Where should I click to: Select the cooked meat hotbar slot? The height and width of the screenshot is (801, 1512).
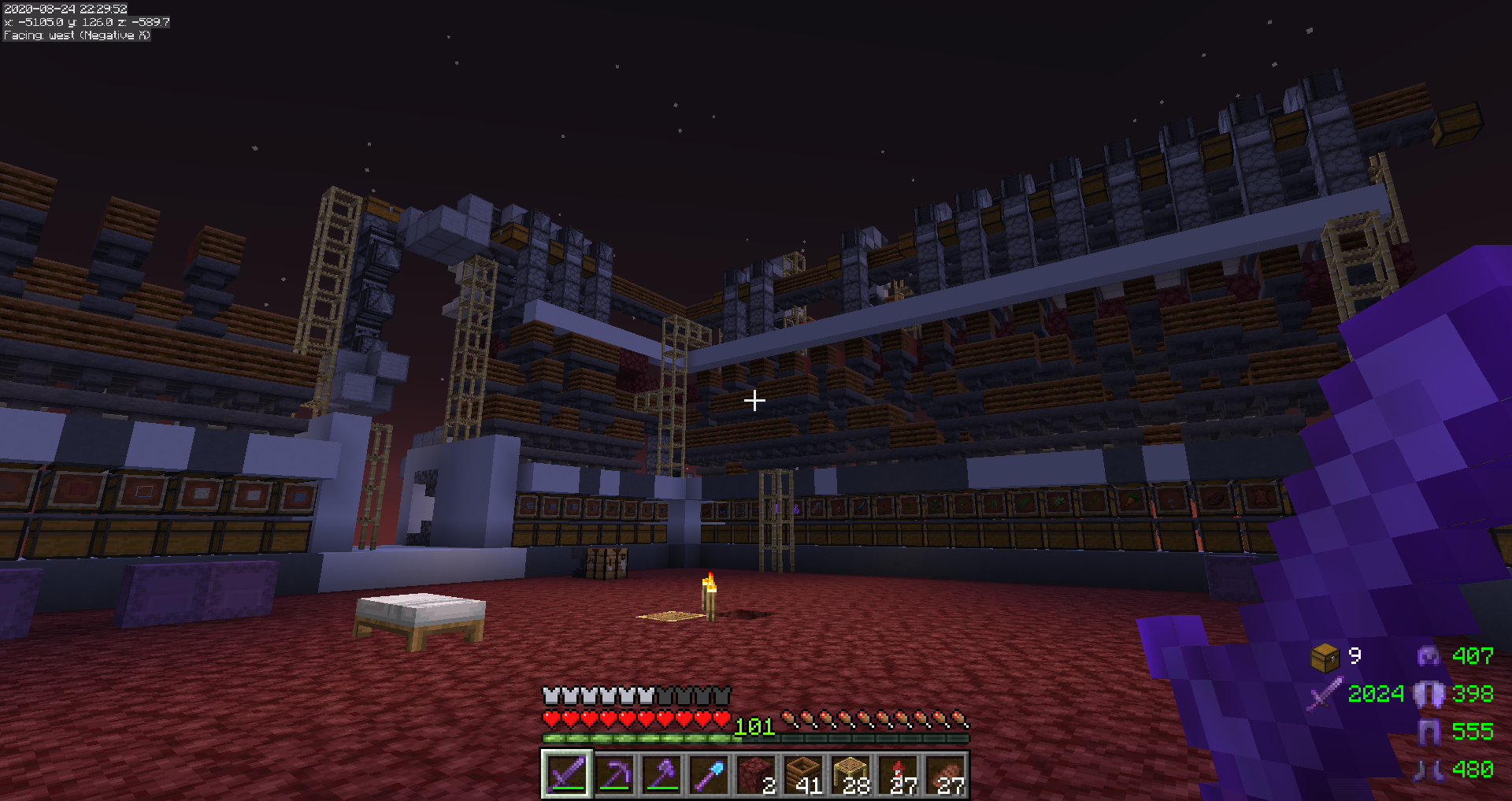946,774
